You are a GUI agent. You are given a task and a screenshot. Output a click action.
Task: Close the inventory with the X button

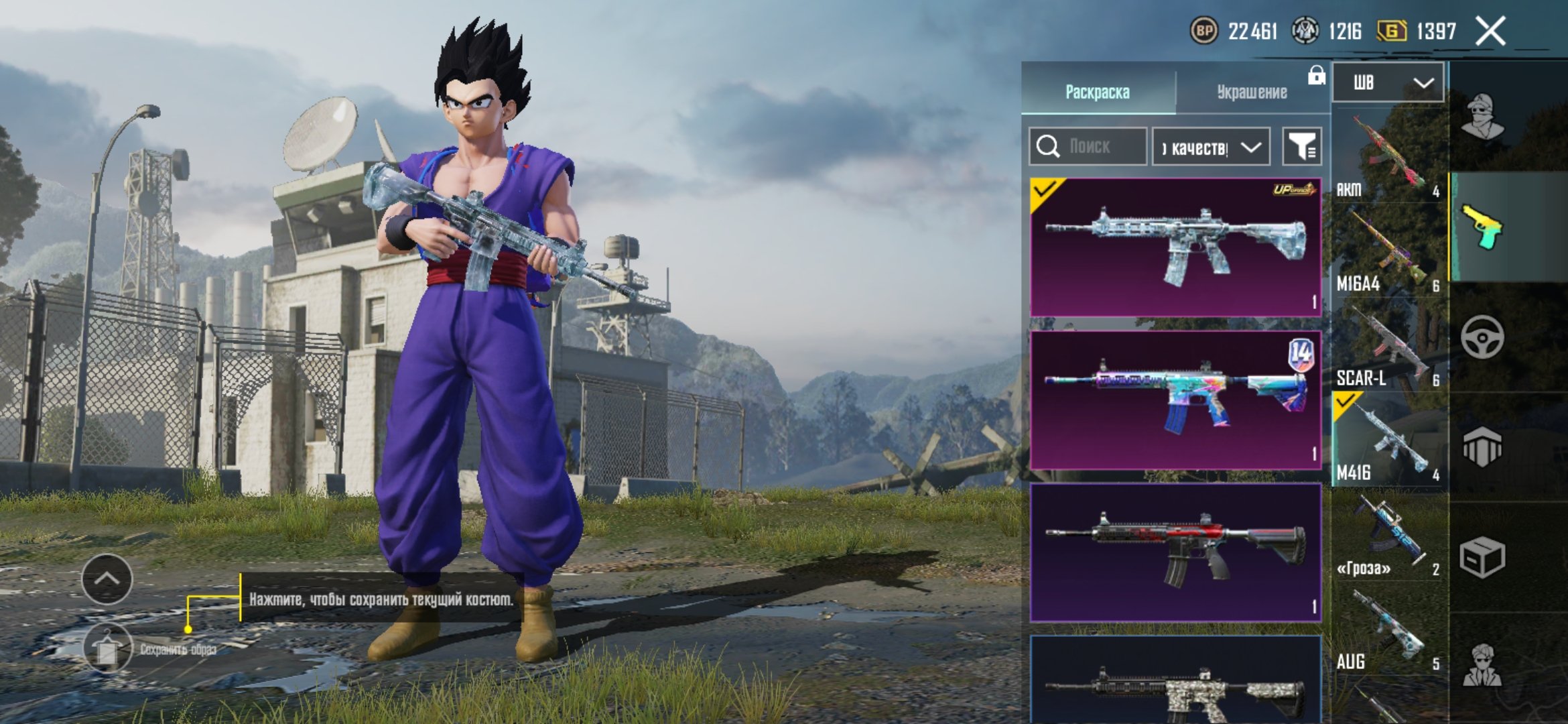click(x=1490, y=31)
